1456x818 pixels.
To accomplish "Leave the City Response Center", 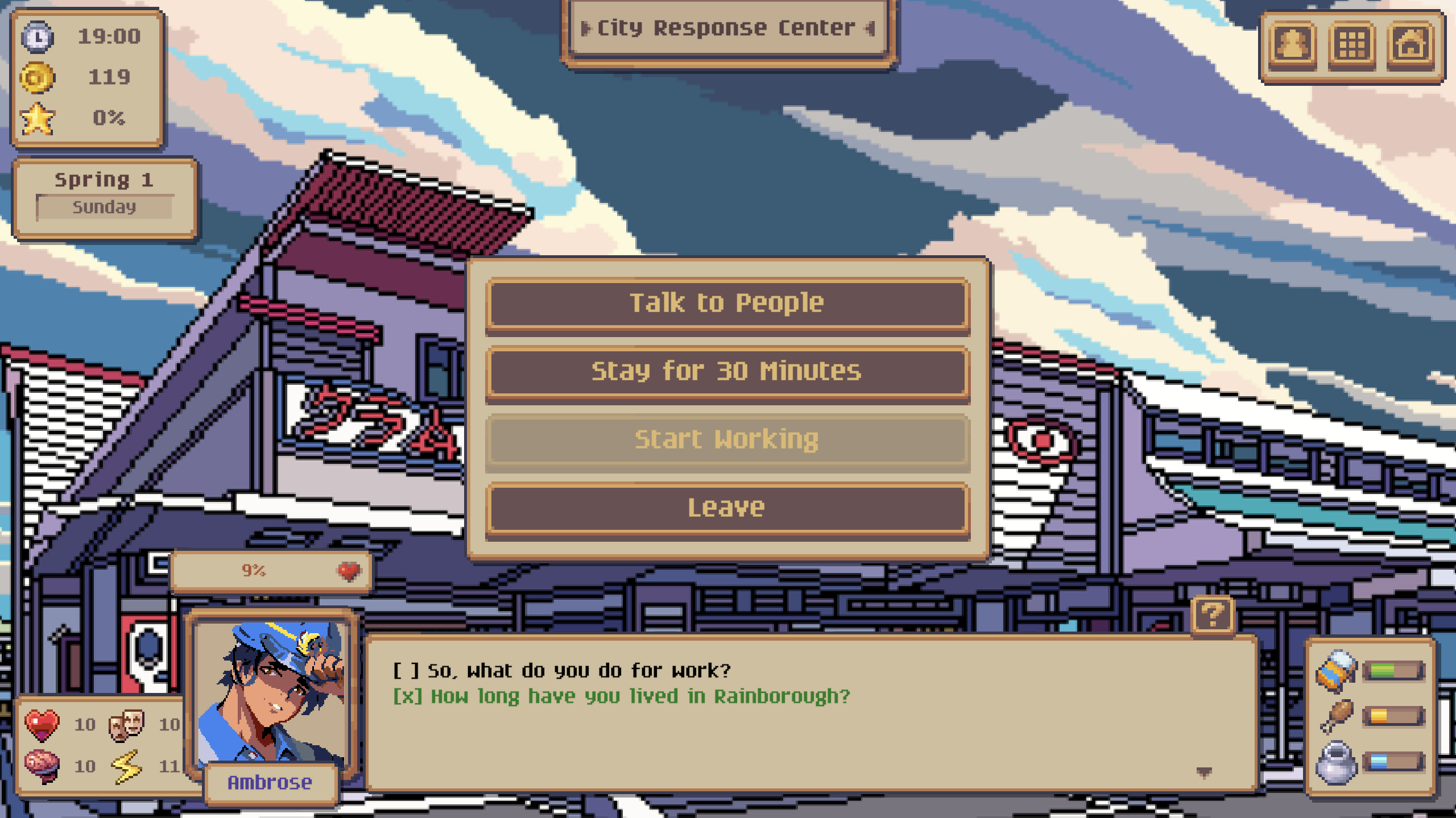I will coord(727,508).
